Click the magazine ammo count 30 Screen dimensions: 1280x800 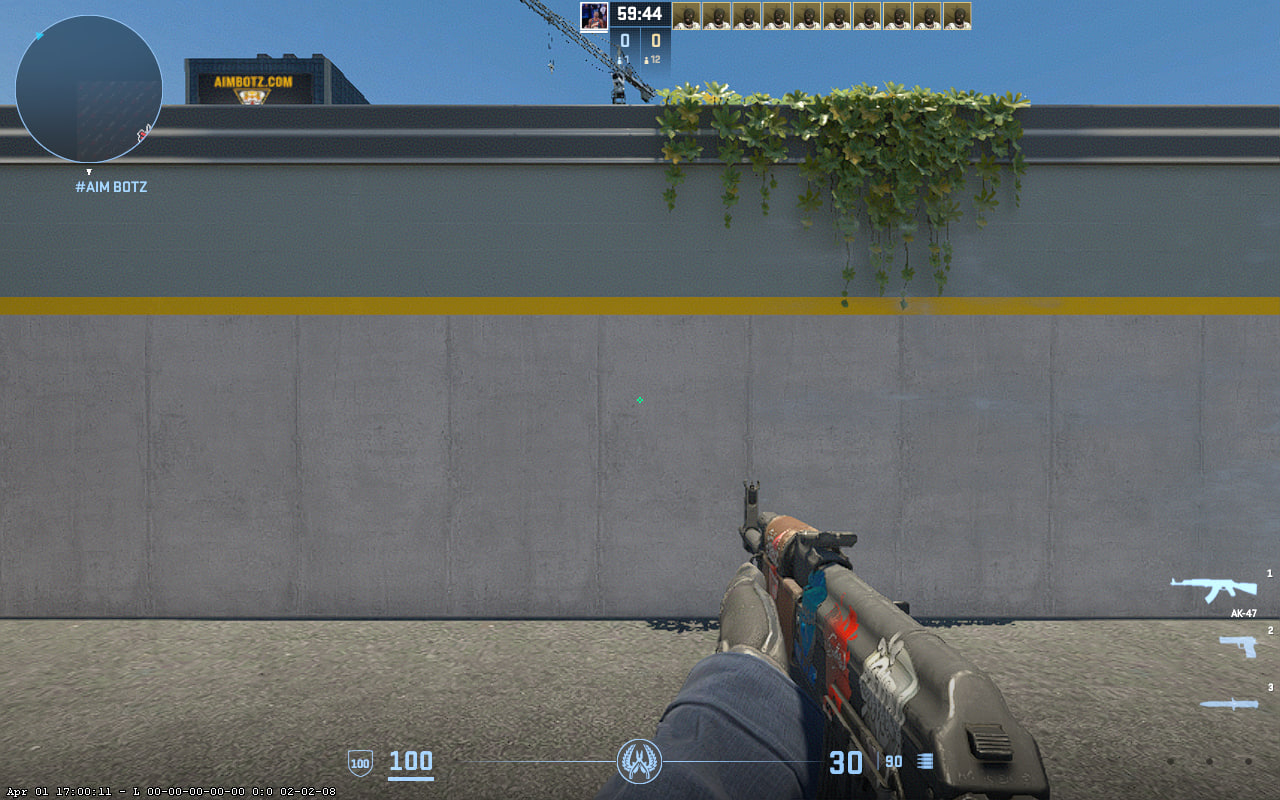point(849,762)
